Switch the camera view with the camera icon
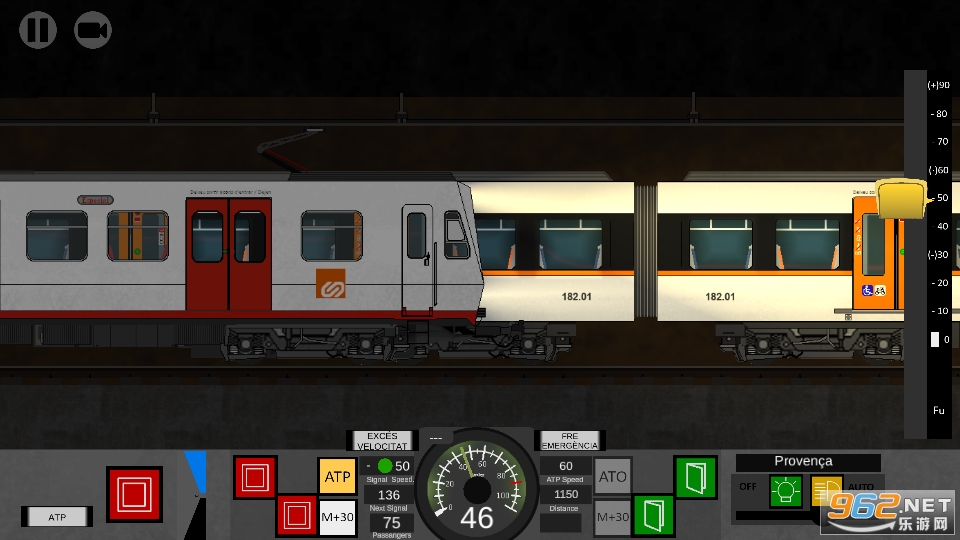This screenshot has height=540, width=960. tap(93, 30)
